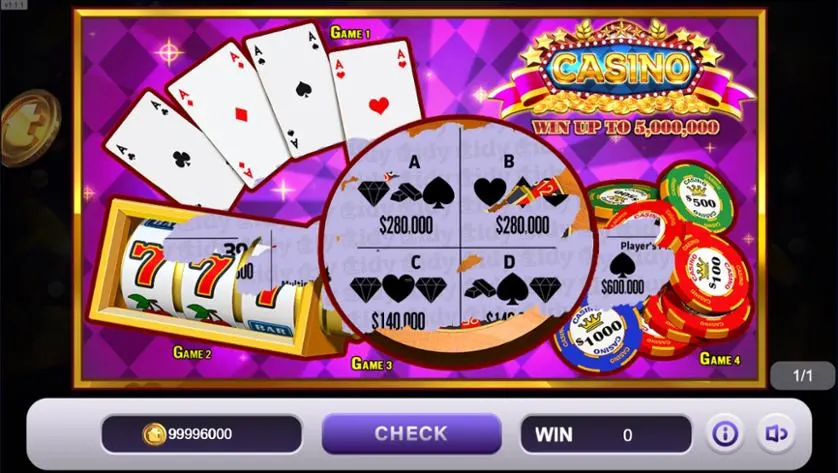838x473 pixels.
Task: Click the purple CHECK button
Action: [411, 434]
